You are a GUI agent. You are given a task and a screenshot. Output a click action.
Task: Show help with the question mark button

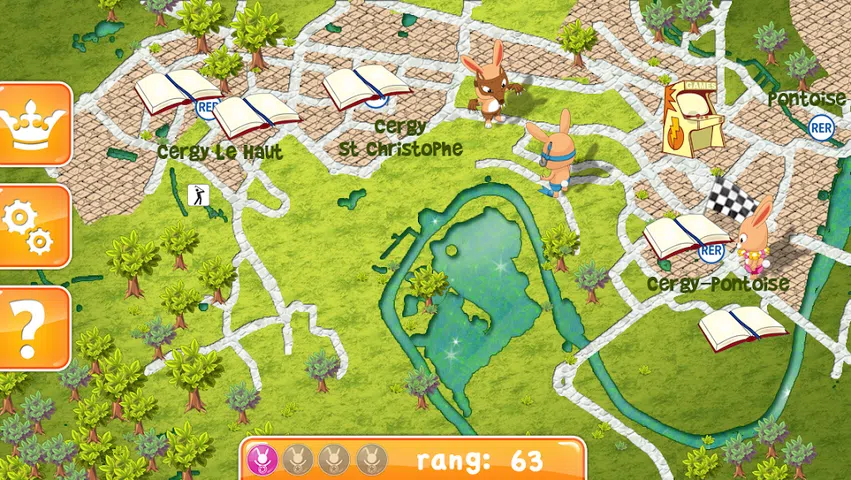coord(32,327)
